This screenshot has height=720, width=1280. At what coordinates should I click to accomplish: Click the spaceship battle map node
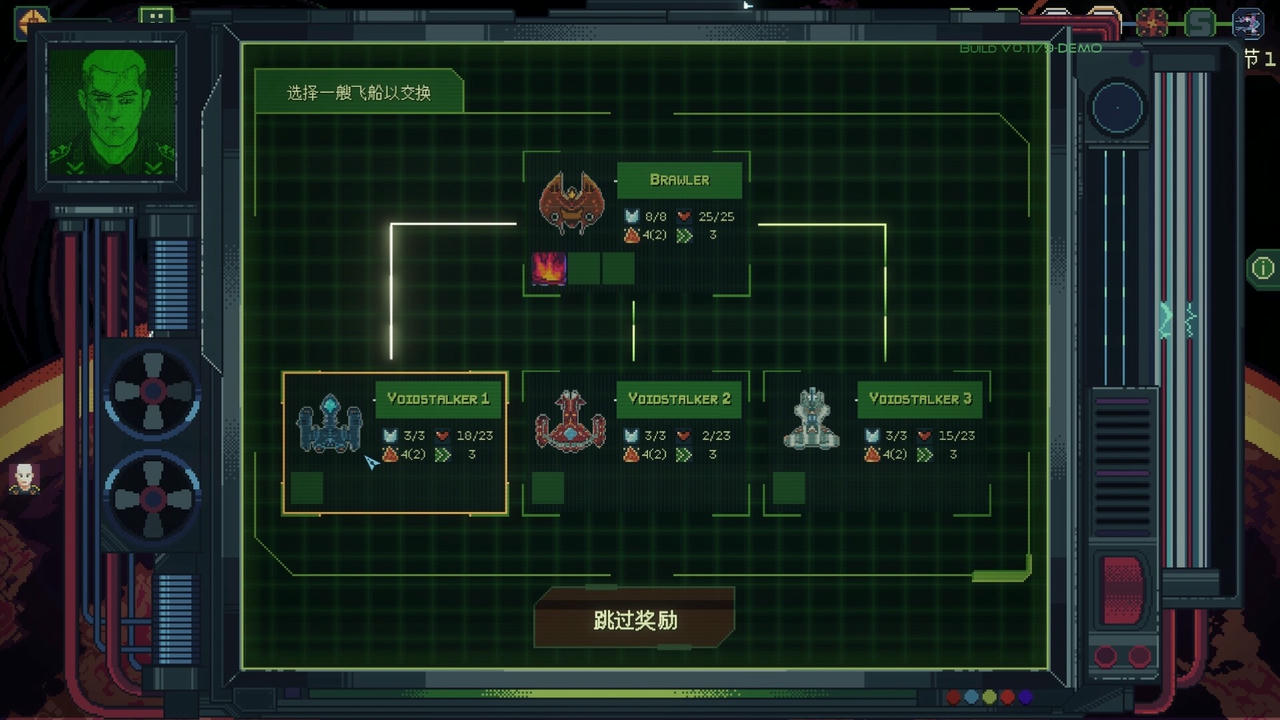[1248, 22]
